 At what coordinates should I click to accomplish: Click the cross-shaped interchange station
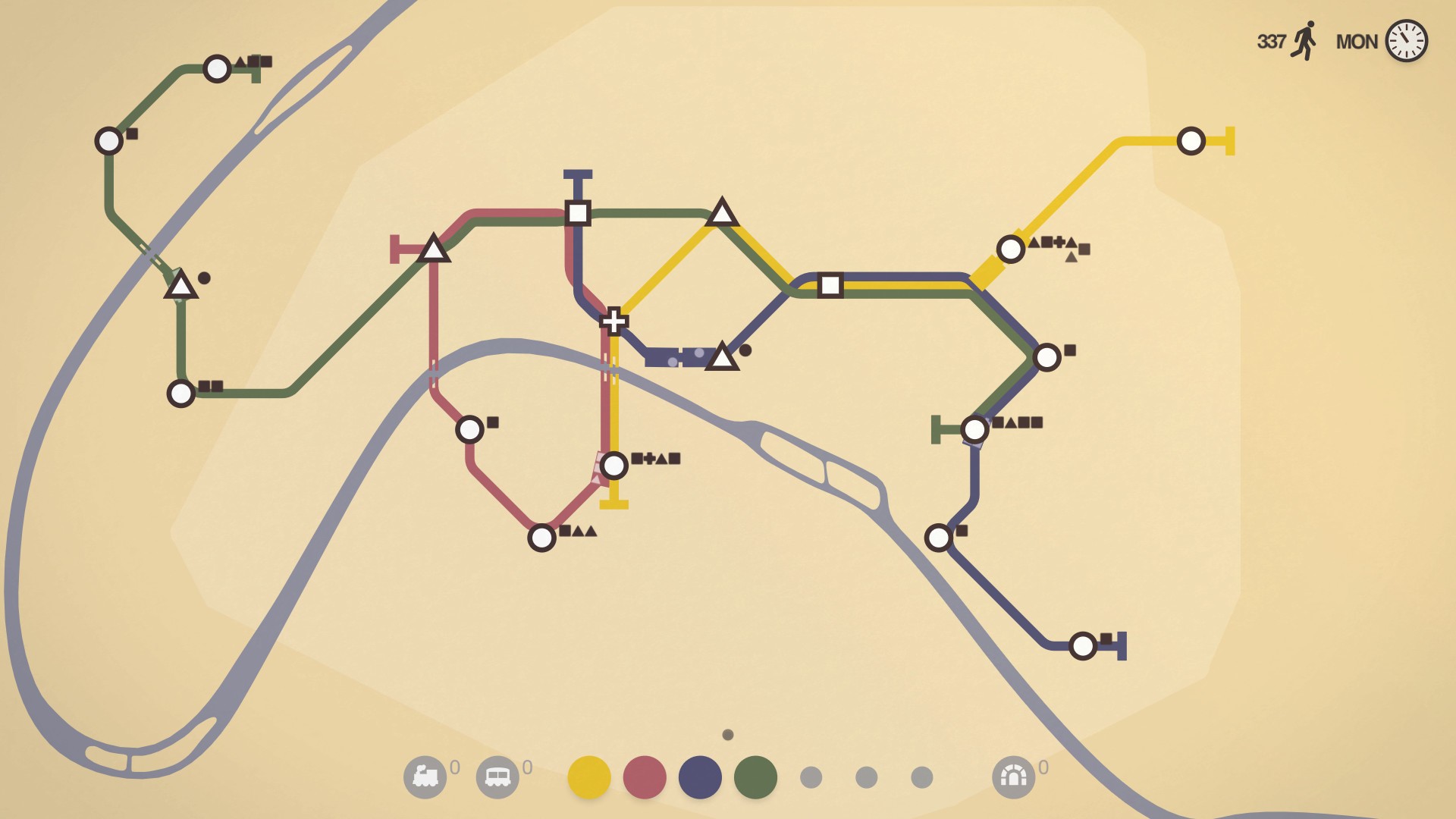pos(613,322)
